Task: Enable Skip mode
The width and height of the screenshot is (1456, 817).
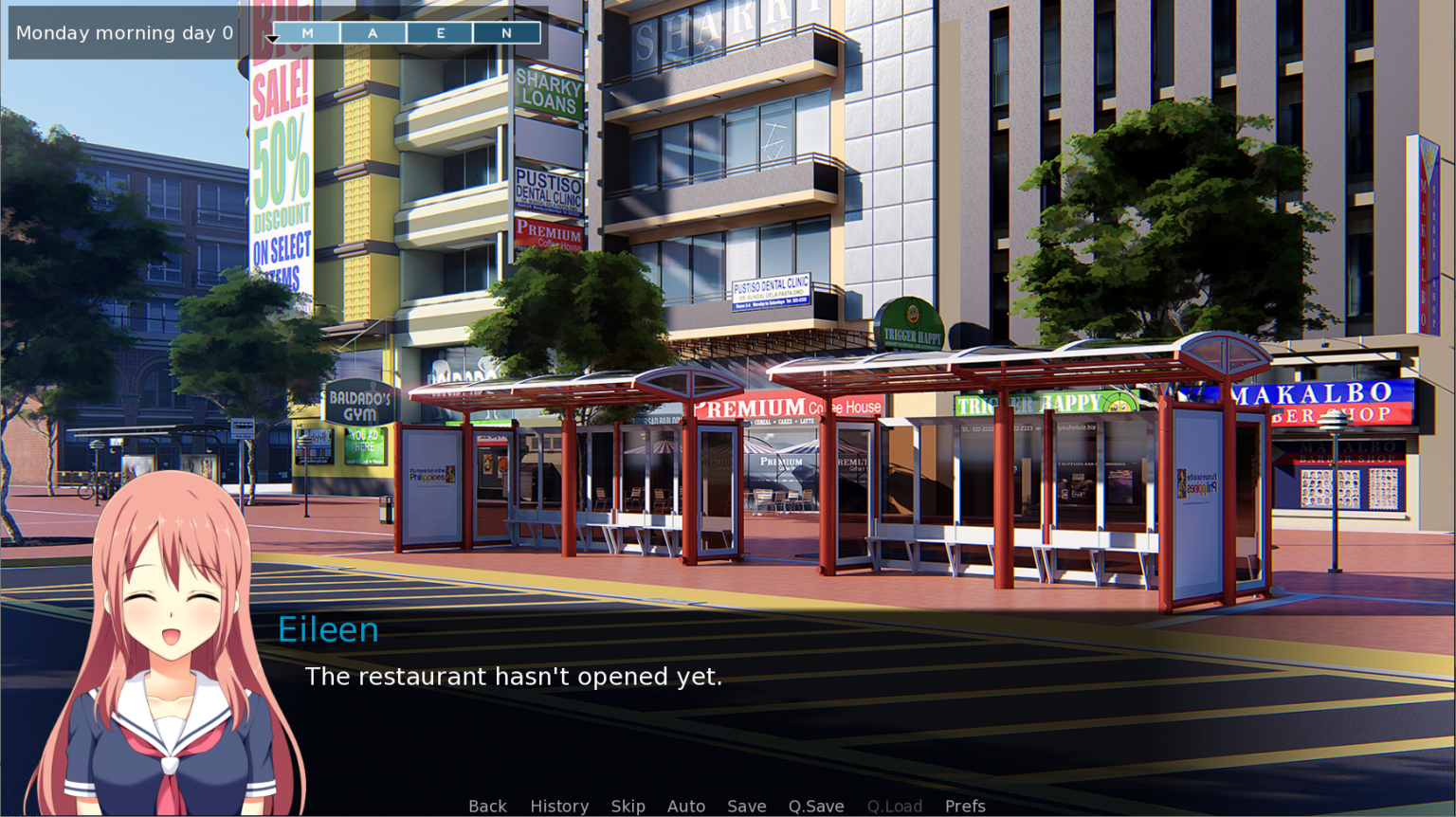Action: tap(628, 806)
